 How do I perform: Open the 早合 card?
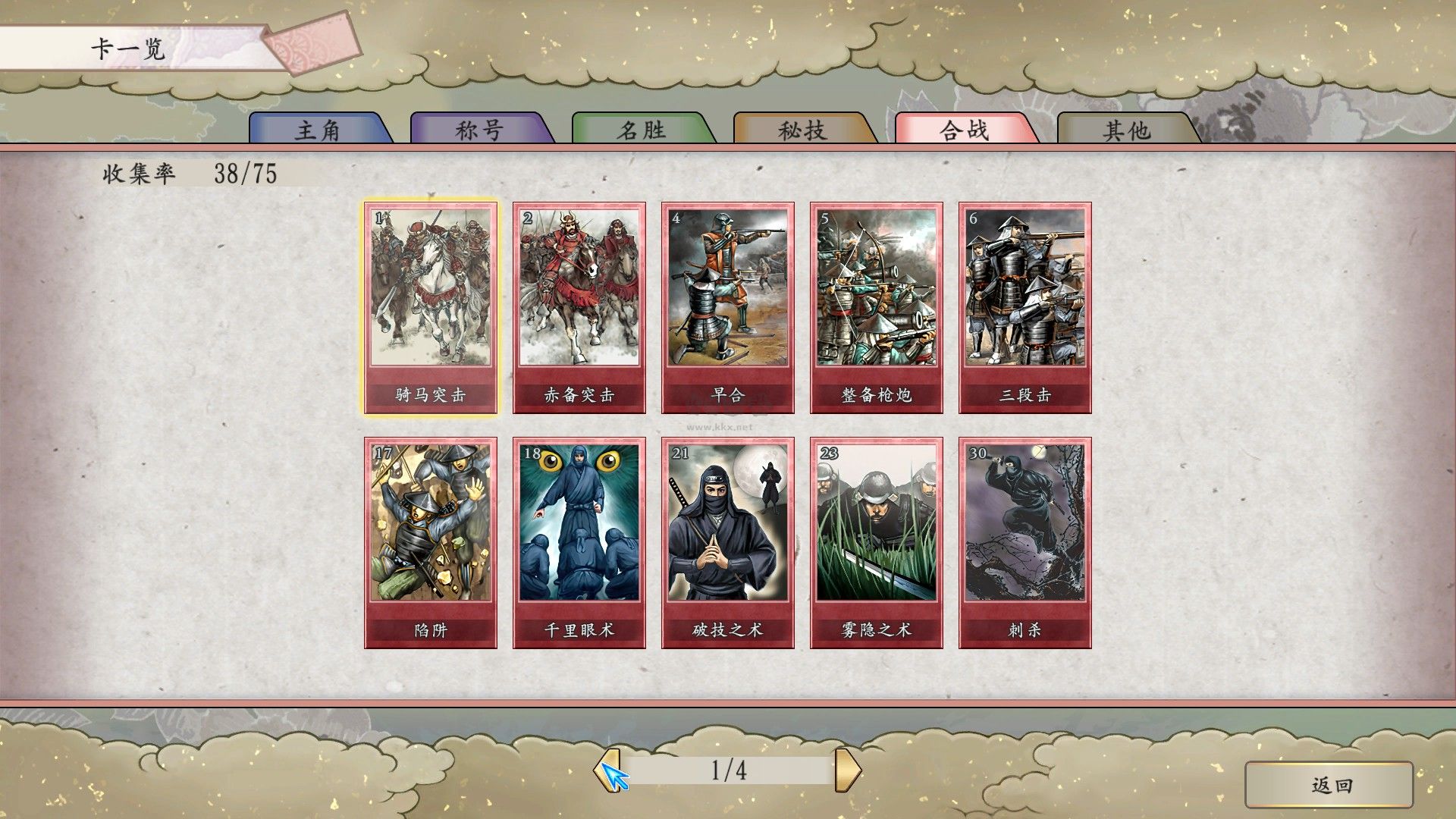coord(728,307)
